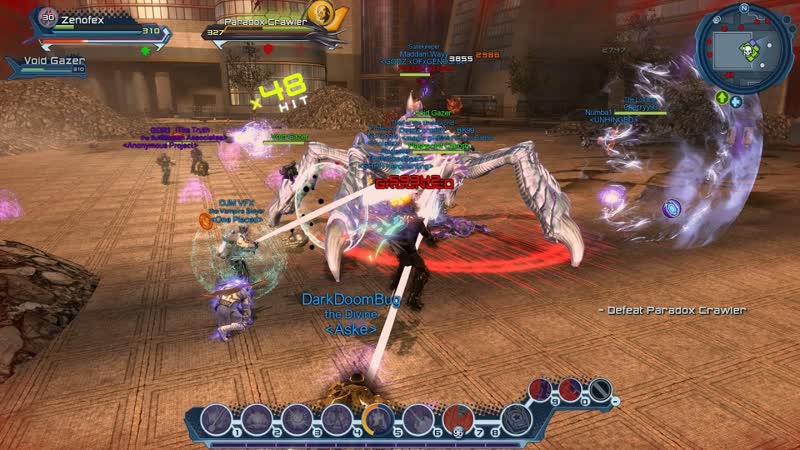Click the empty crossed-out tray slot
This screenshot has width=800, height=450.
click(x=599, y=390)
